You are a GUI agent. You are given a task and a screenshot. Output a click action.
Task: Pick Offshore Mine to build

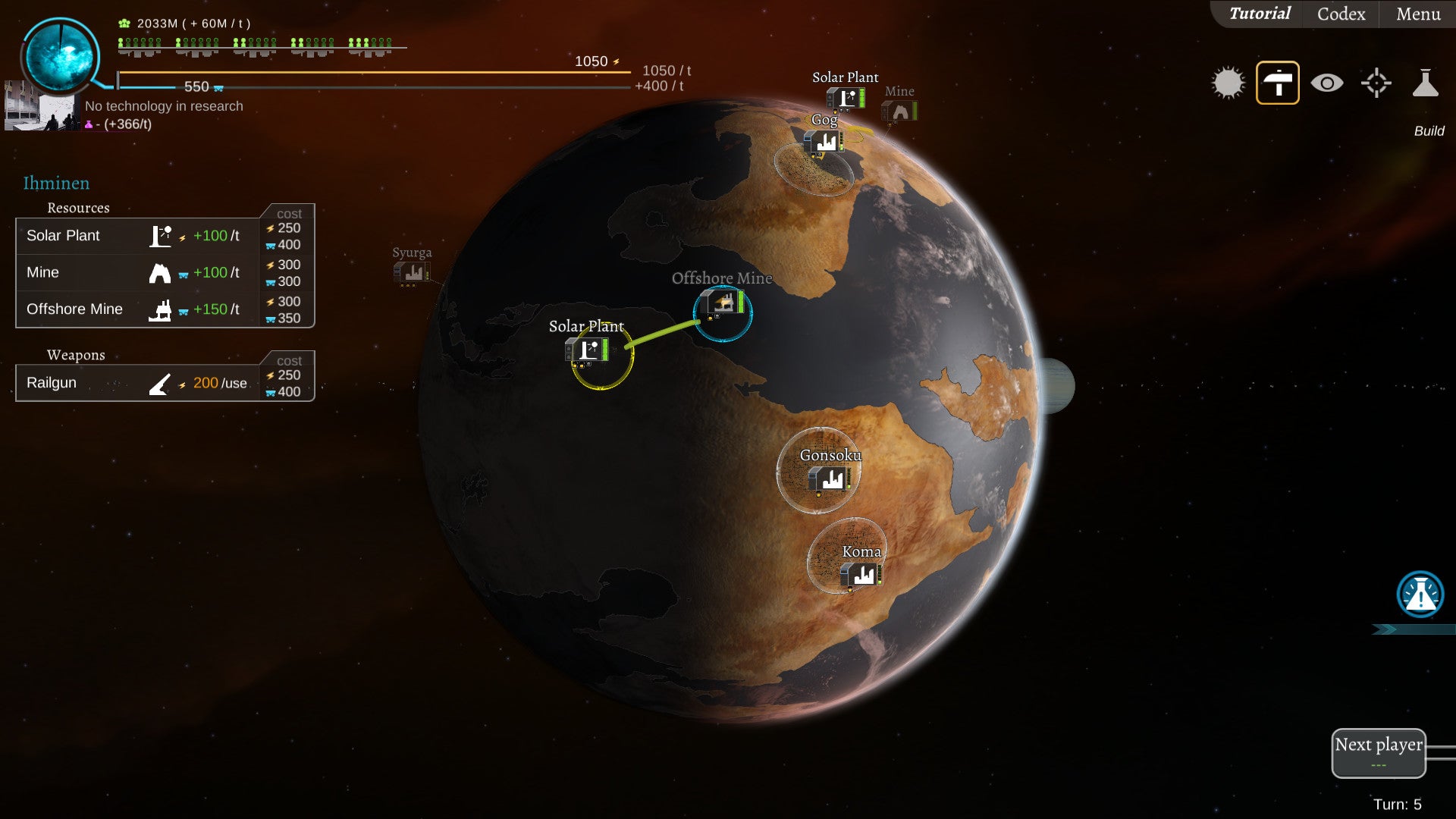tap(136, 309)
